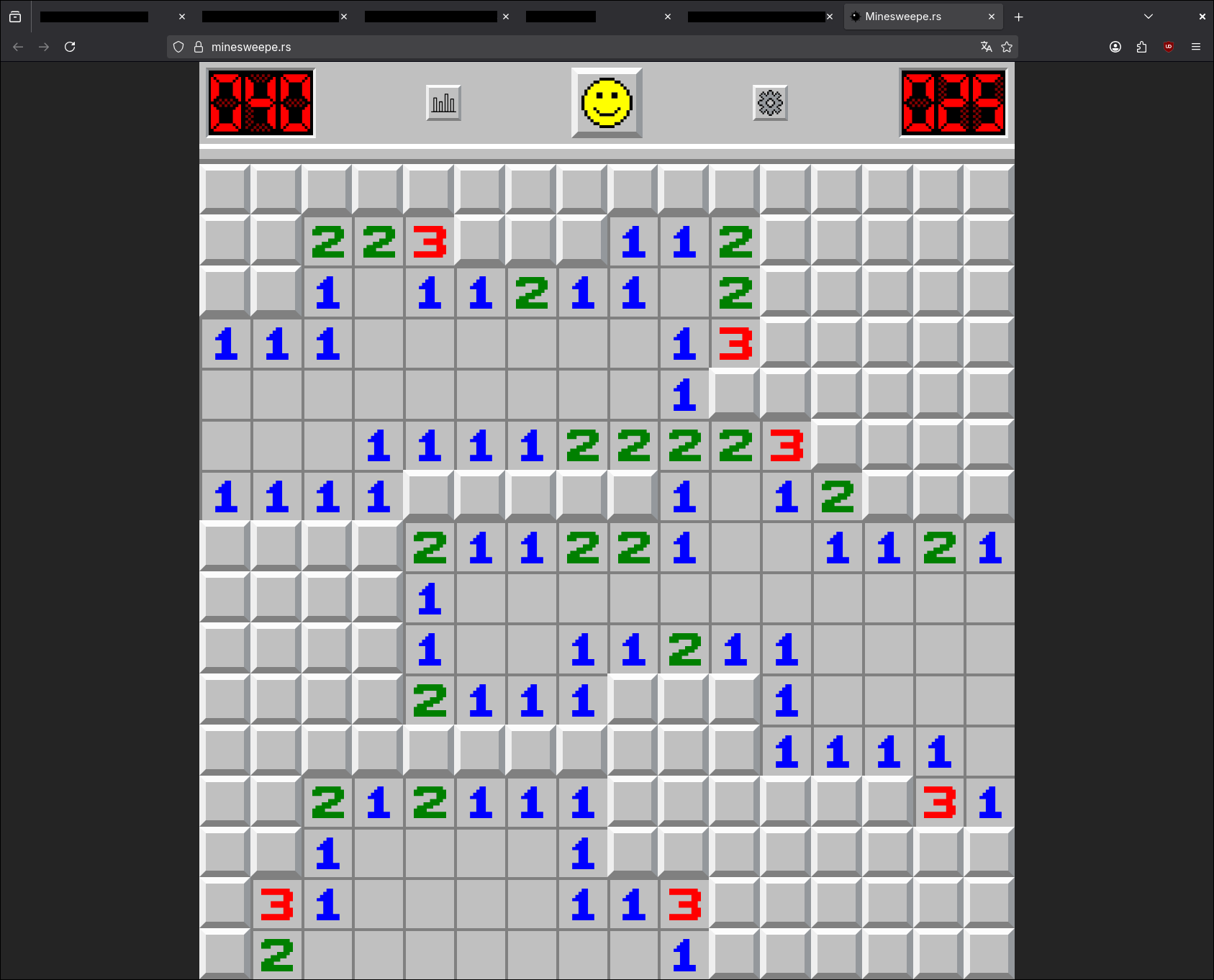The width and height of the screenshot is (1214, 980).
Task: Click the back navigation arrow
Action: click(x=17, y=47)
